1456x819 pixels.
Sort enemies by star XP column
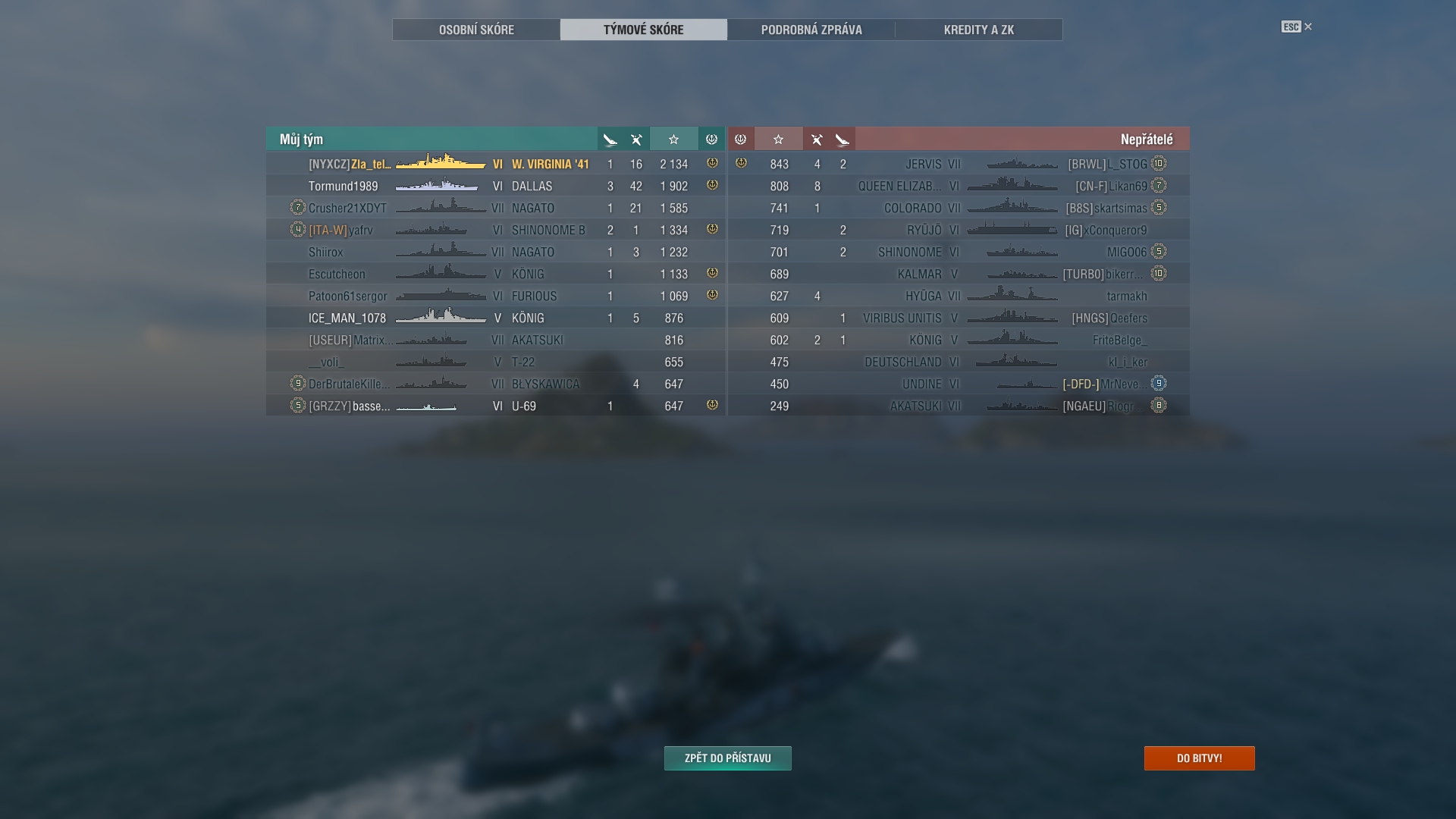tap(778, 139)
